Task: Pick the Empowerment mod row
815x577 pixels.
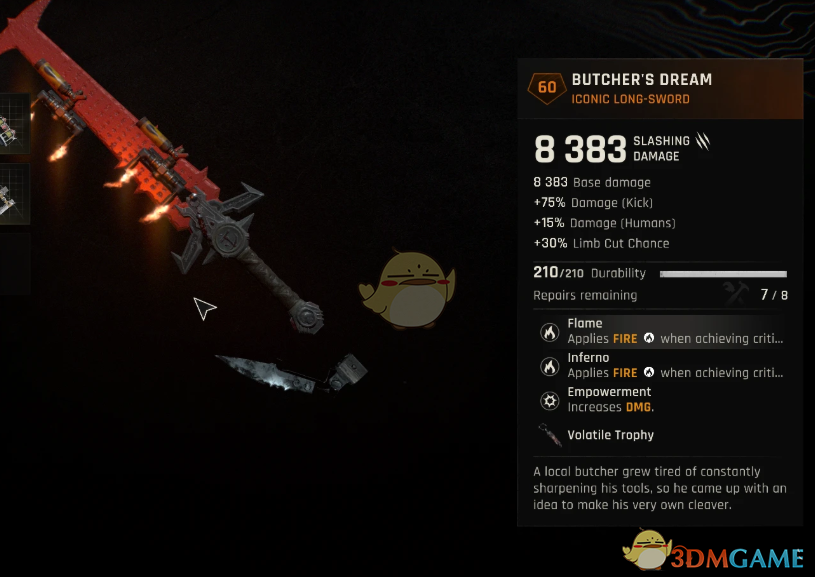Action: 660,399
